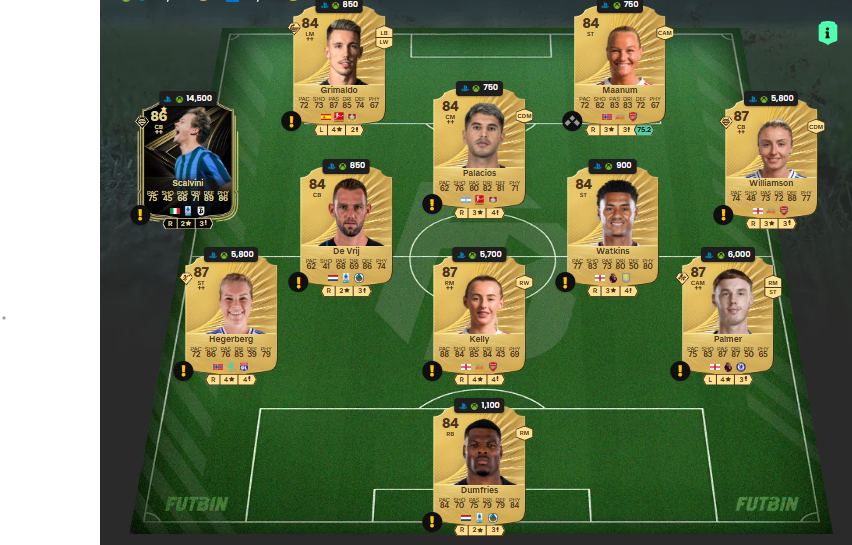
Task: Click the warning icon beside Palmer
Action: pos(681,370)
